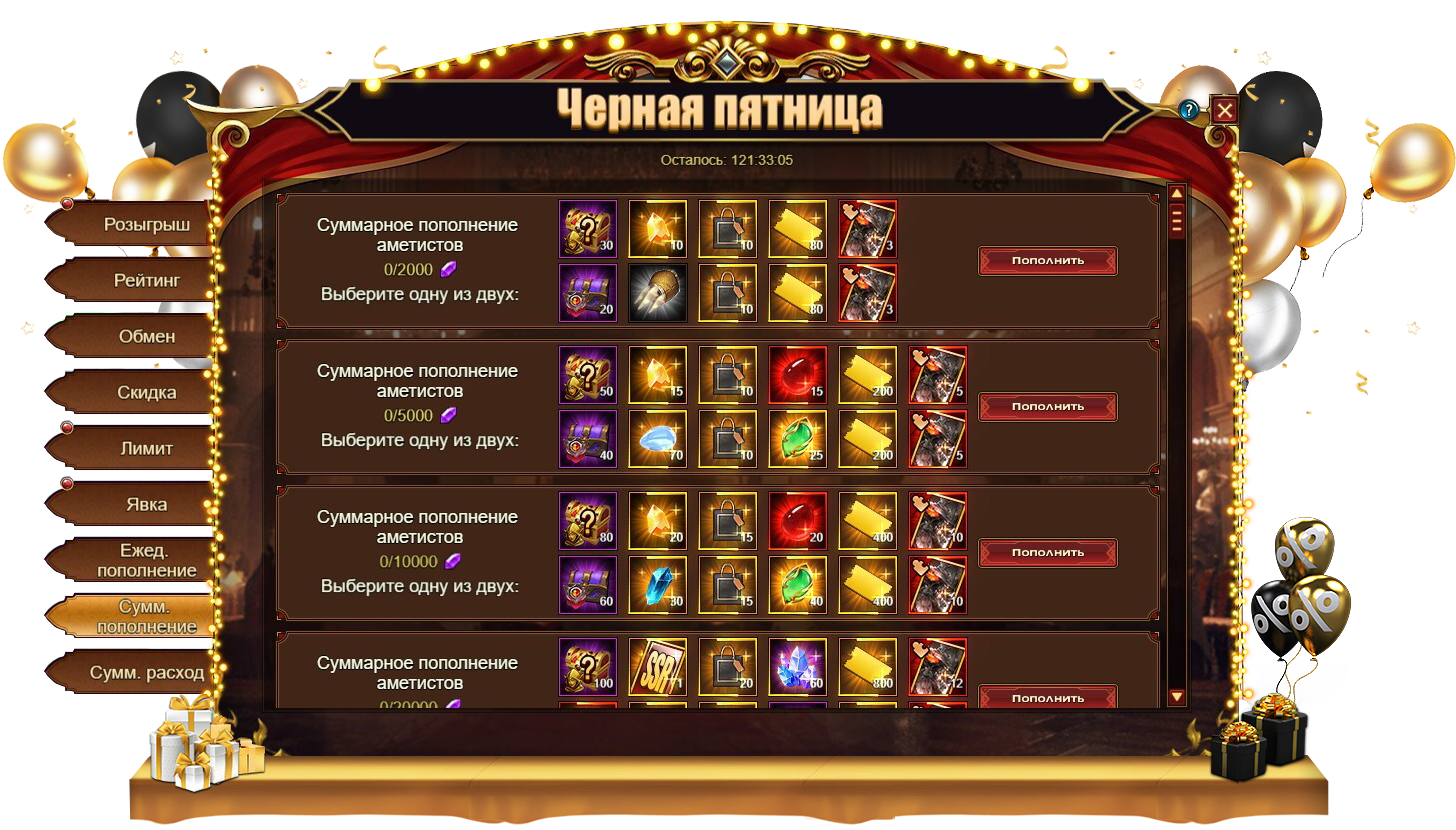Click Пополнить for the 0/5000 amethyst tier

1047,407
